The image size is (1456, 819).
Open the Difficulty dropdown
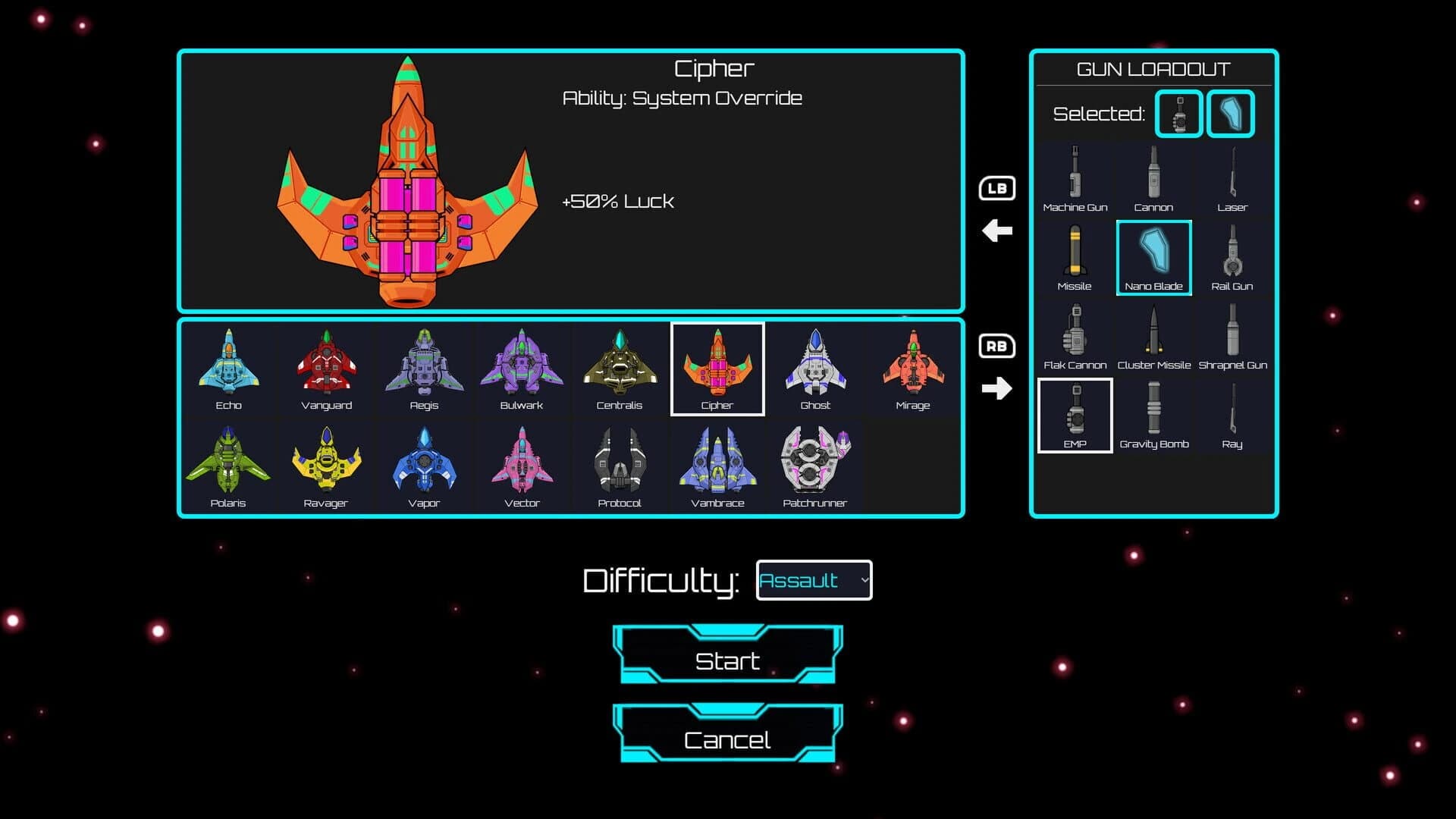814,579
